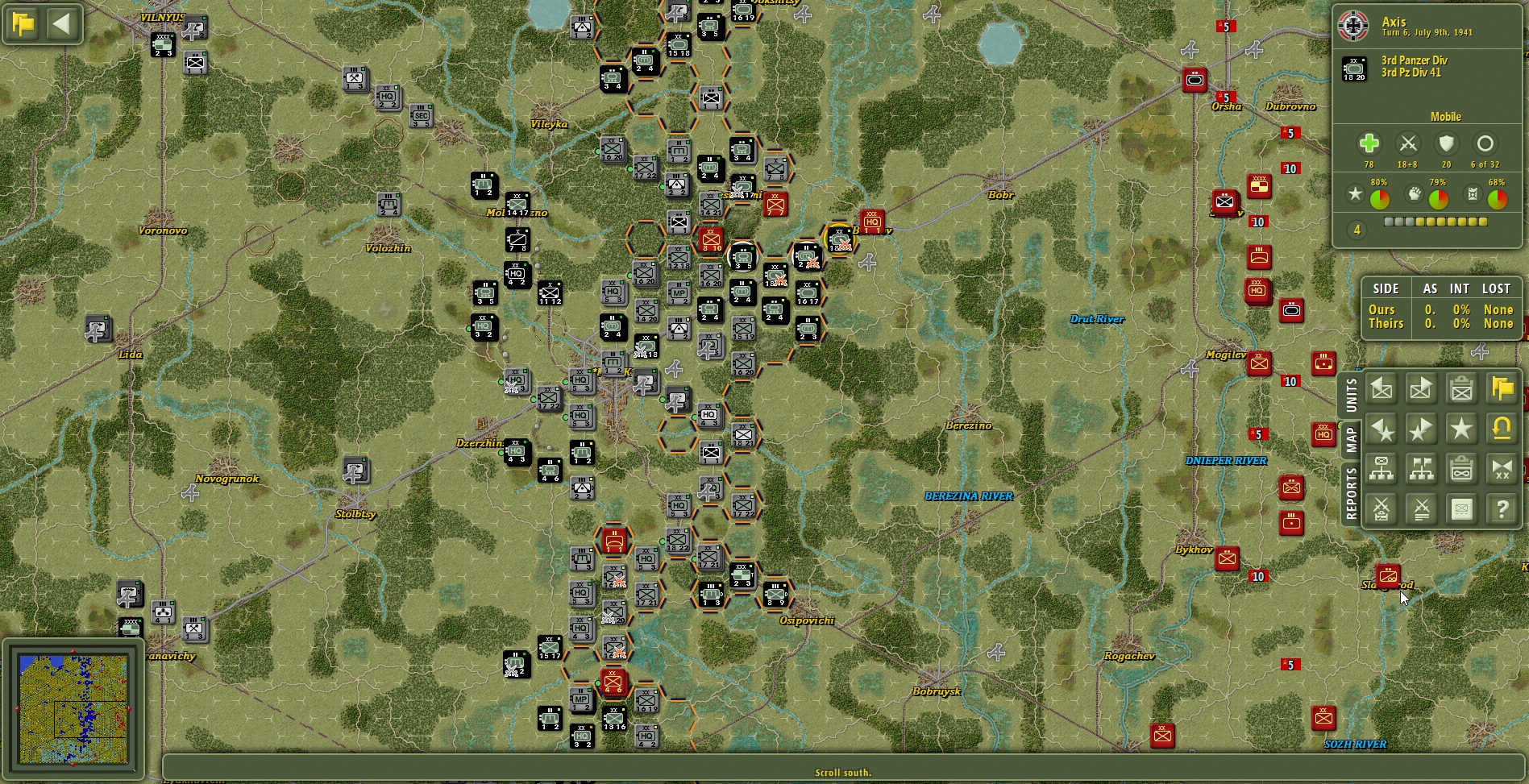1529x784 pixels.
Task: Click the yellow flag button top left
Action: coord(23,25)
